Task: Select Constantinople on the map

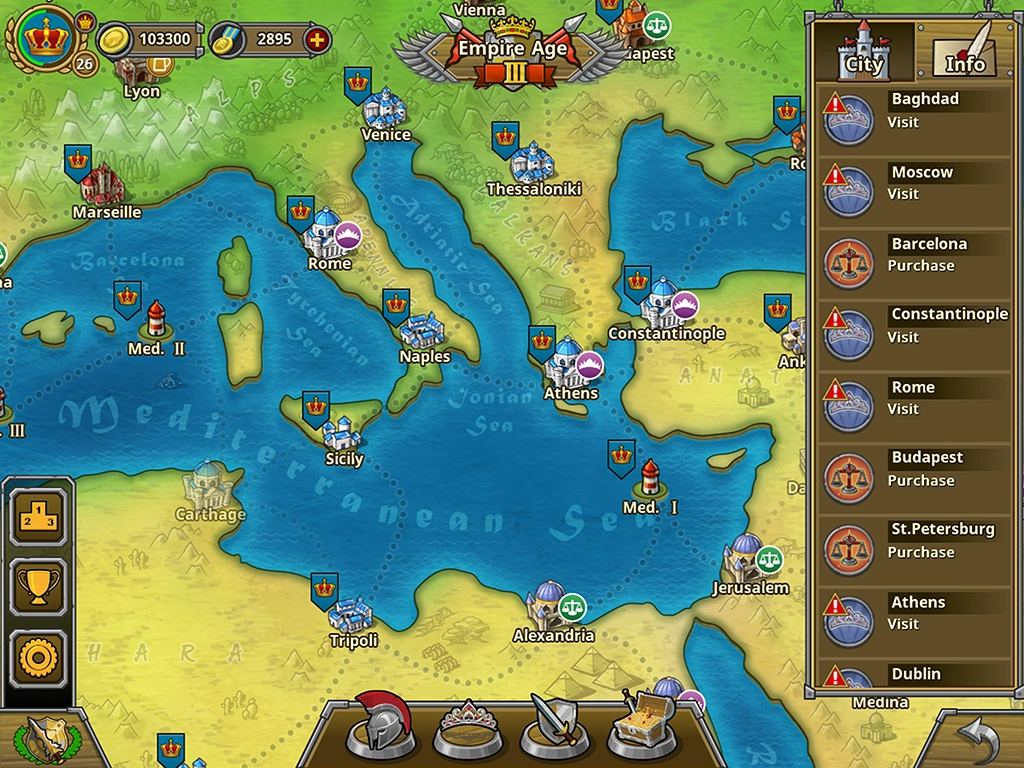Action: [x=662, y=304]
